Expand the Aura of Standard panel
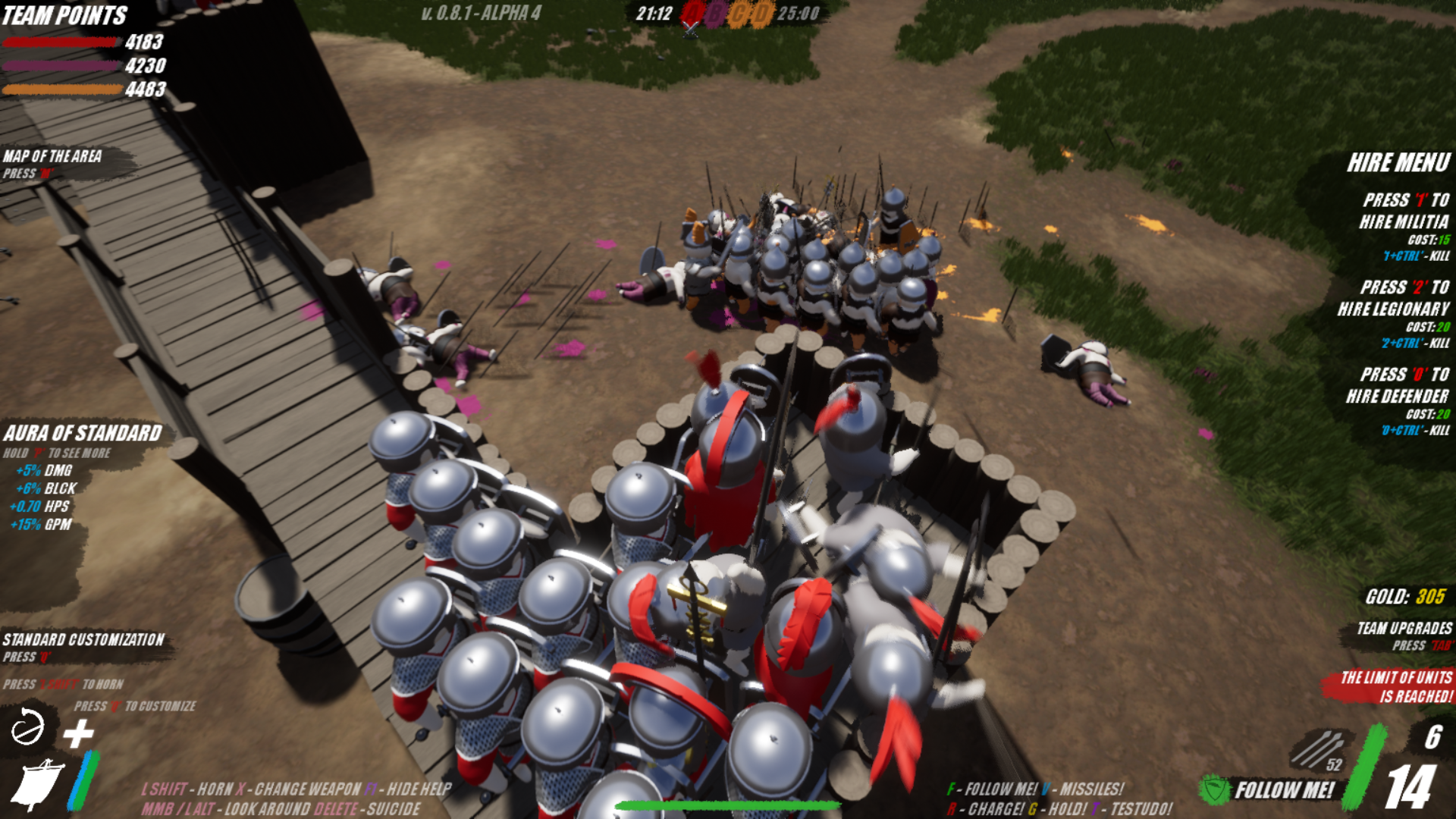Image resolution: width=1456 pixels, height=819 pixels. click(83, 434)
